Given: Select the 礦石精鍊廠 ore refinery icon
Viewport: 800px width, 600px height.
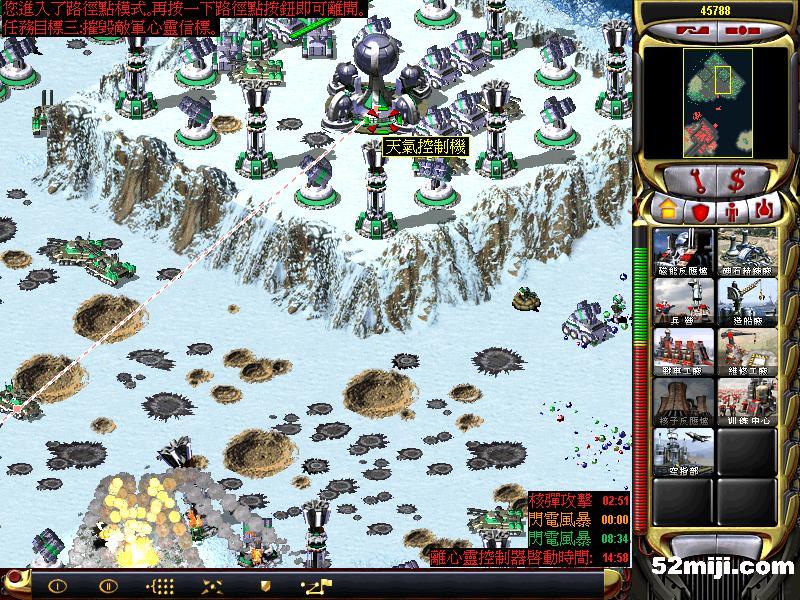Looking at the screenshot, I should [x=746, y=252].
